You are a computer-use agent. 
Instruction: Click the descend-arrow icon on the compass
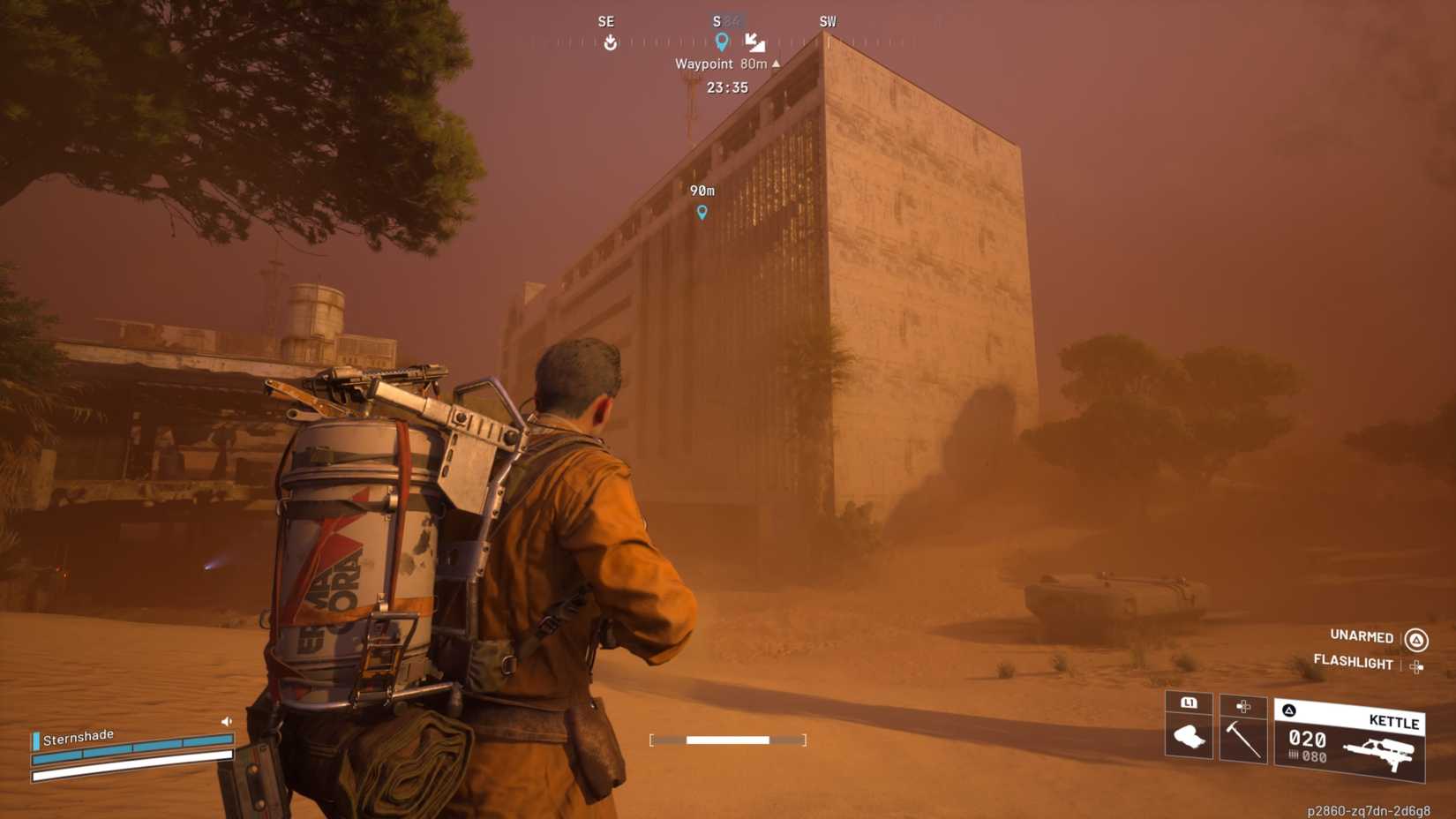(x=754, y=42)
